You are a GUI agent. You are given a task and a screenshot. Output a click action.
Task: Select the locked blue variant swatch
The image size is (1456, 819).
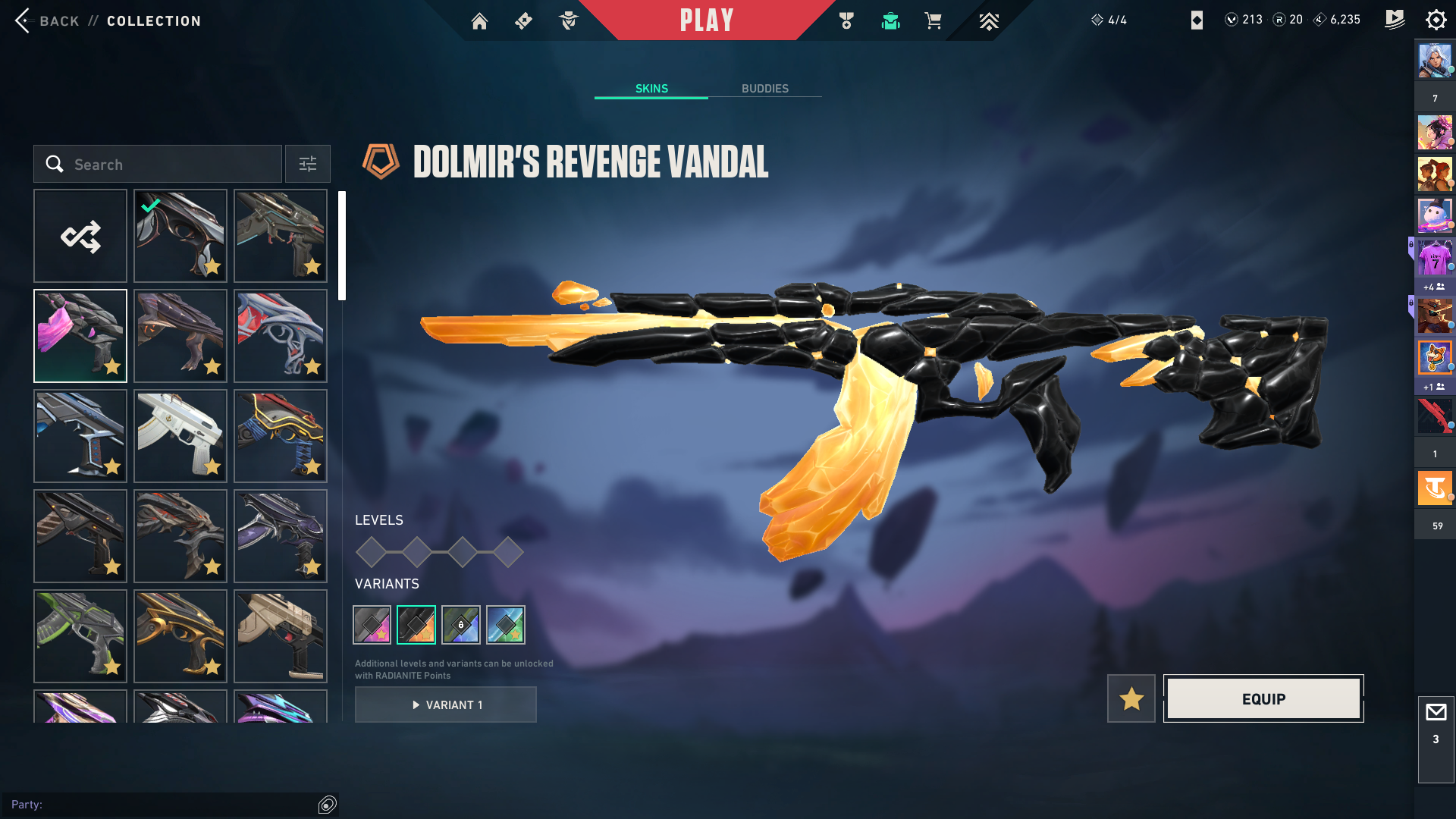pyautogui.click(x=461, y=625)
